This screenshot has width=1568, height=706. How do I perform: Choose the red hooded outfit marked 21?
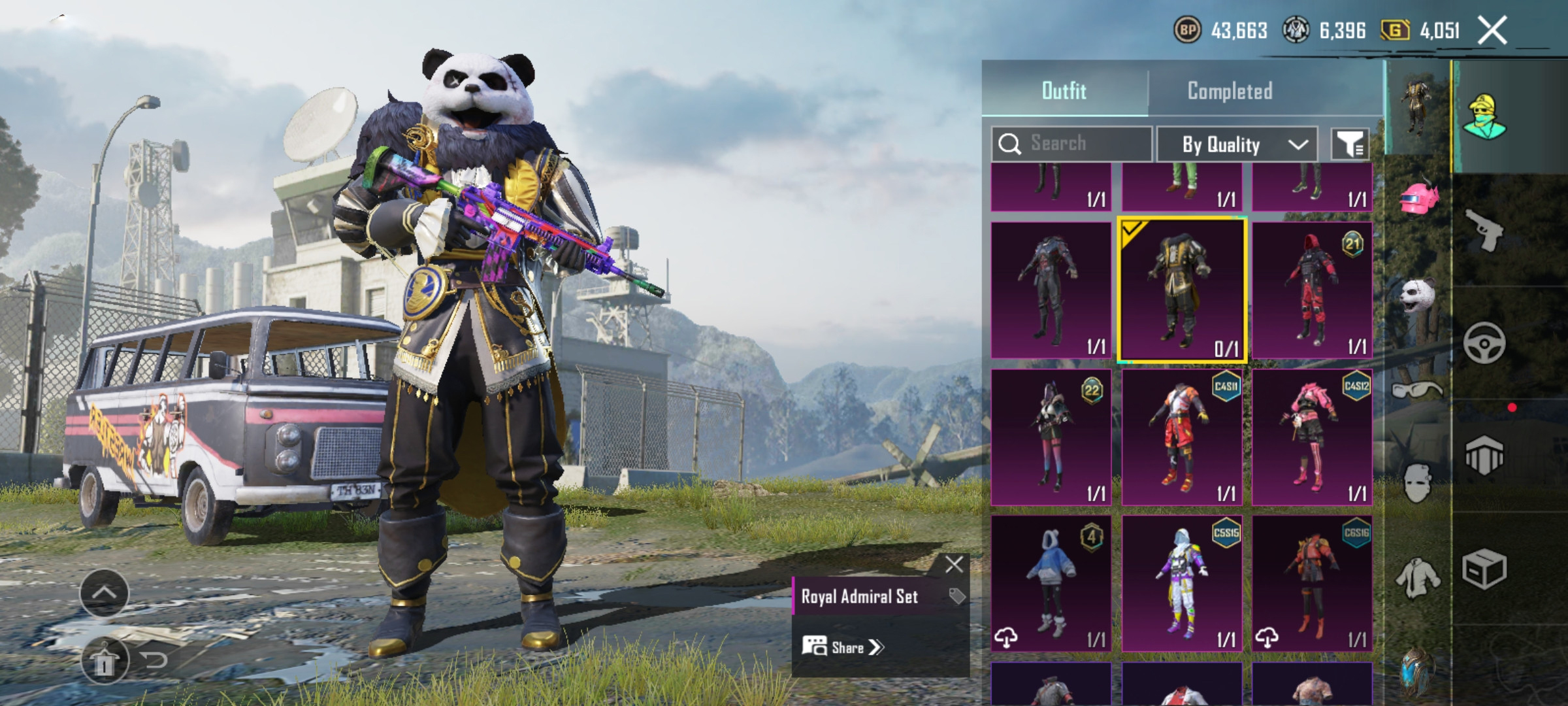(x=1312, y=290)
